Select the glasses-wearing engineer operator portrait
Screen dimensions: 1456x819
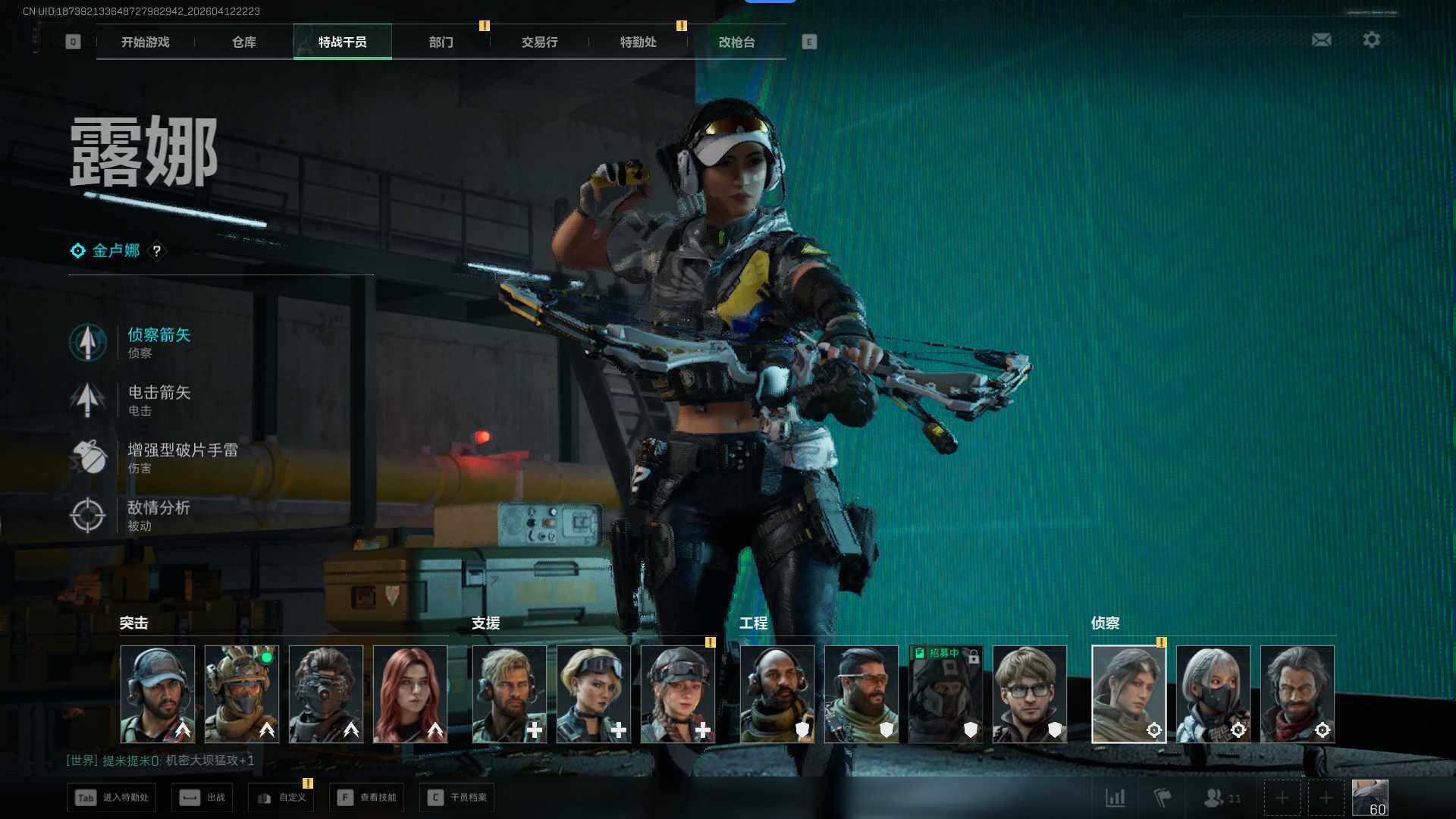[1029, 694]
